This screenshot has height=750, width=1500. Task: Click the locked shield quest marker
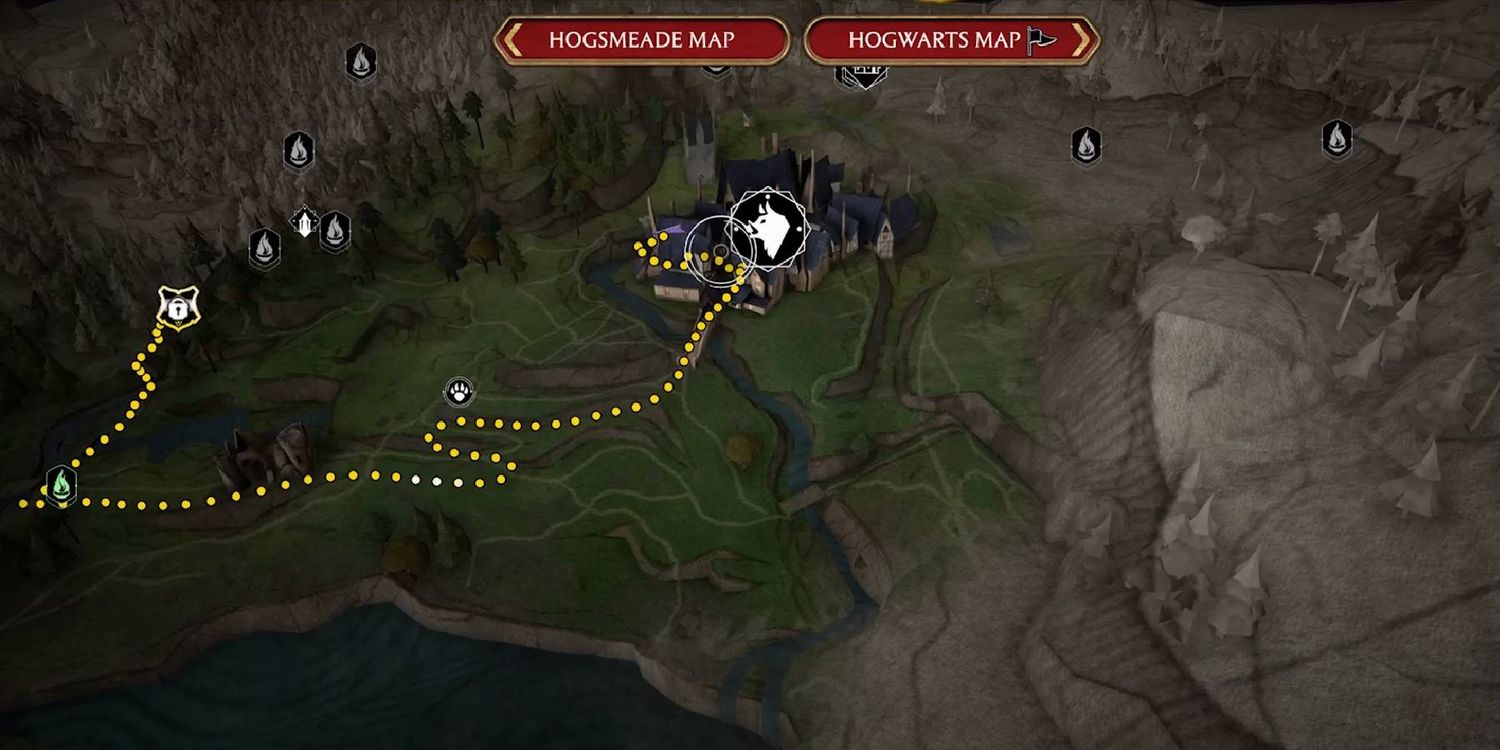[178, 308]
